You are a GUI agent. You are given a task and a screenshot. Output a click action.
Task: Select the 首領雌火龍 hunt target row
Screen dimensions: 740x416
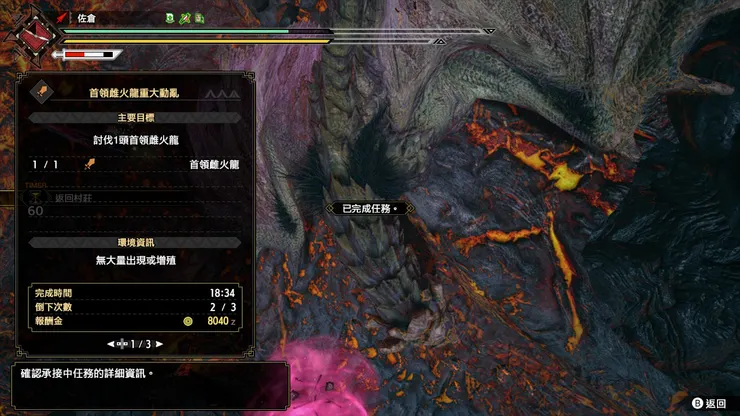[135, 164]
